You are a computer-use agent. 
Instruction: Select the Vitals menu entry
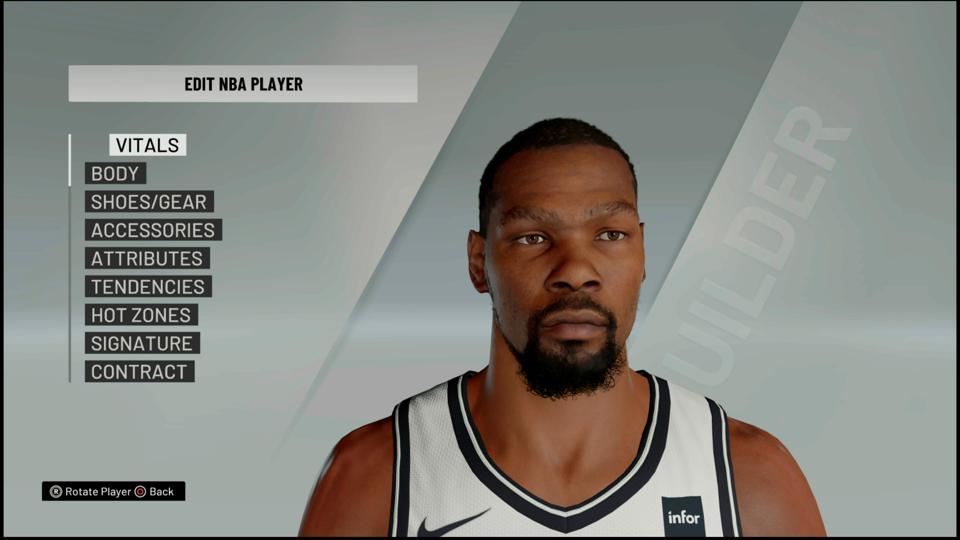click(147, 145)
